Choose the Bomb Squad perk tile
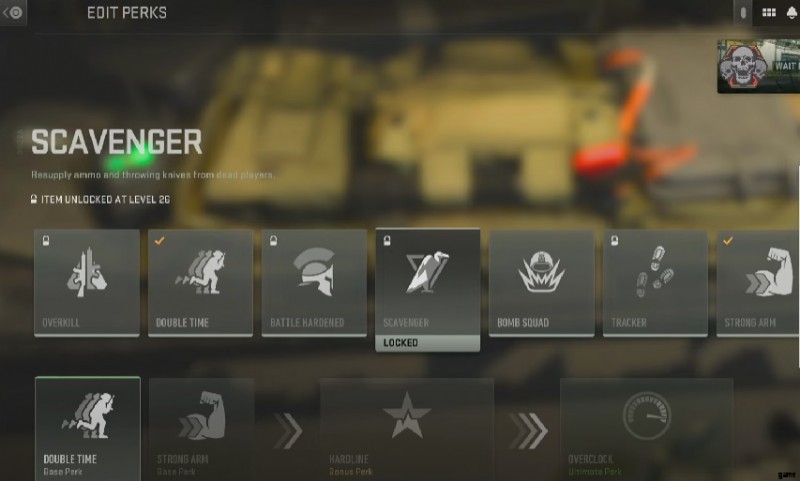Screen dimensions: 800x481 point(542,282)
